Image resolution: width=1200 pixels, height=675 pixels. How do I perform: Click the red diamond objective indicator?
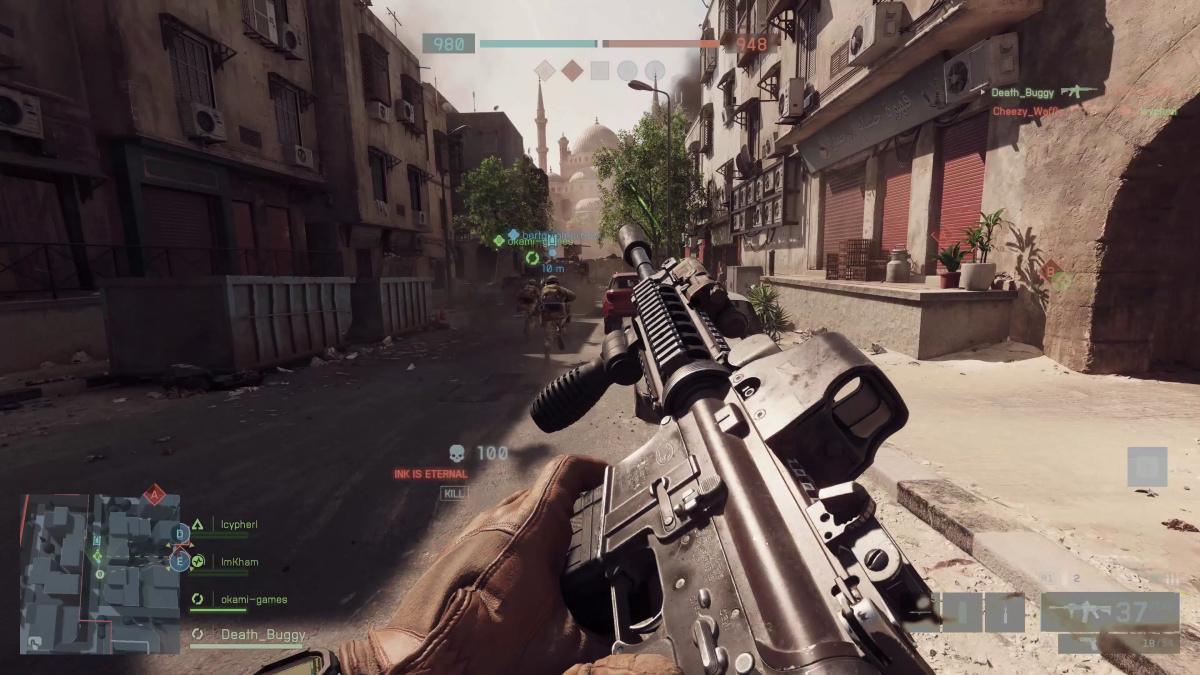point(572,70)
